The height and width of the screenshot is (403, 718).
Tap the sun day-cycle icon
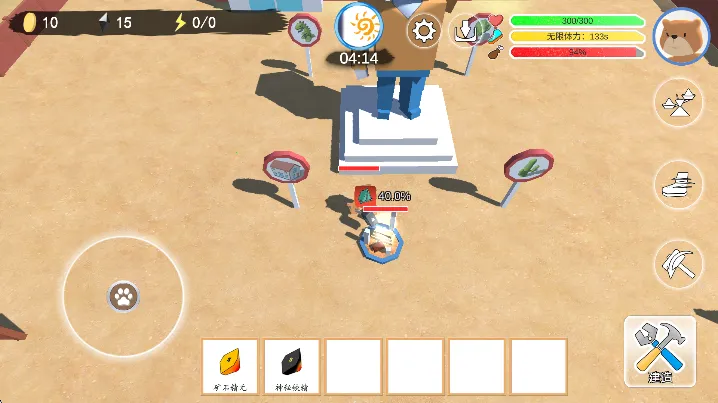[358, 25]
